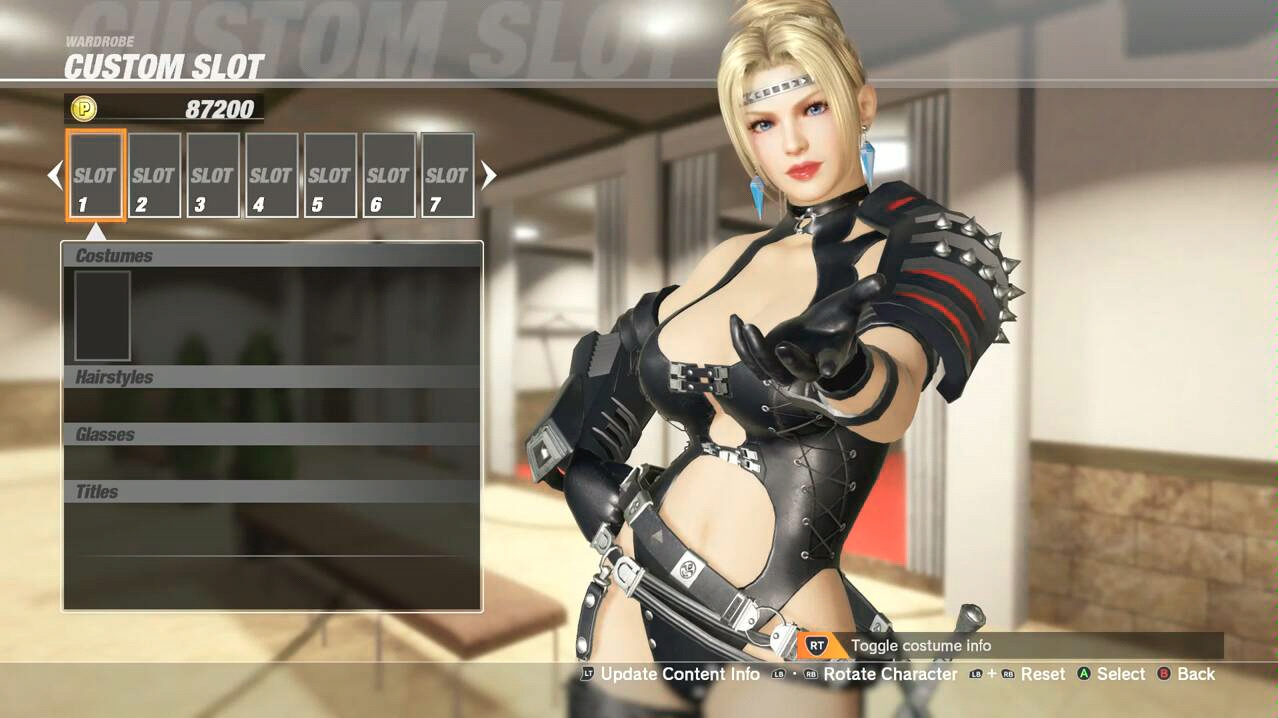
Task: Open the Titles section
Action: coord(272,491)
